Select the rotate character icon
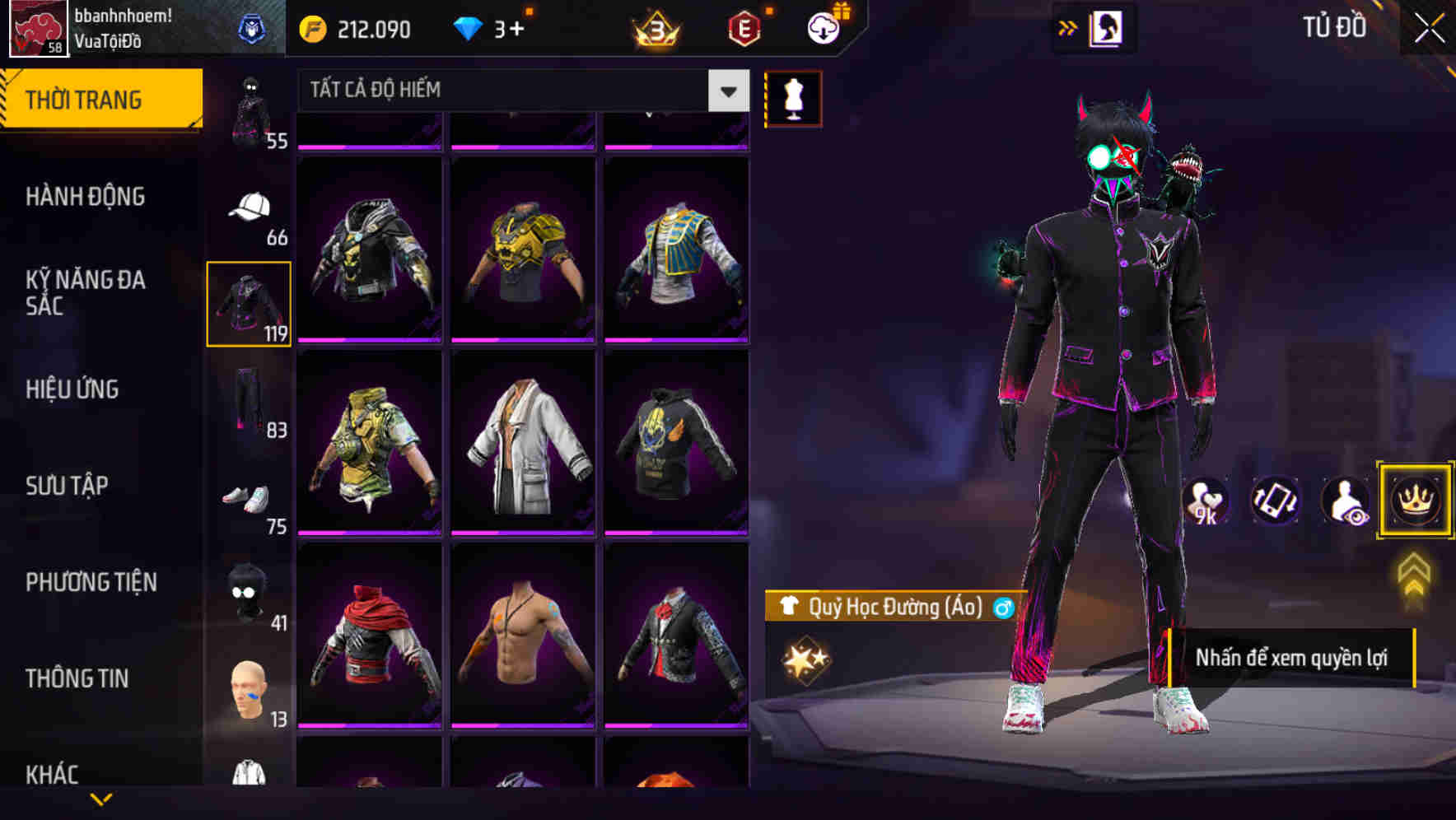 [1276, 501]
